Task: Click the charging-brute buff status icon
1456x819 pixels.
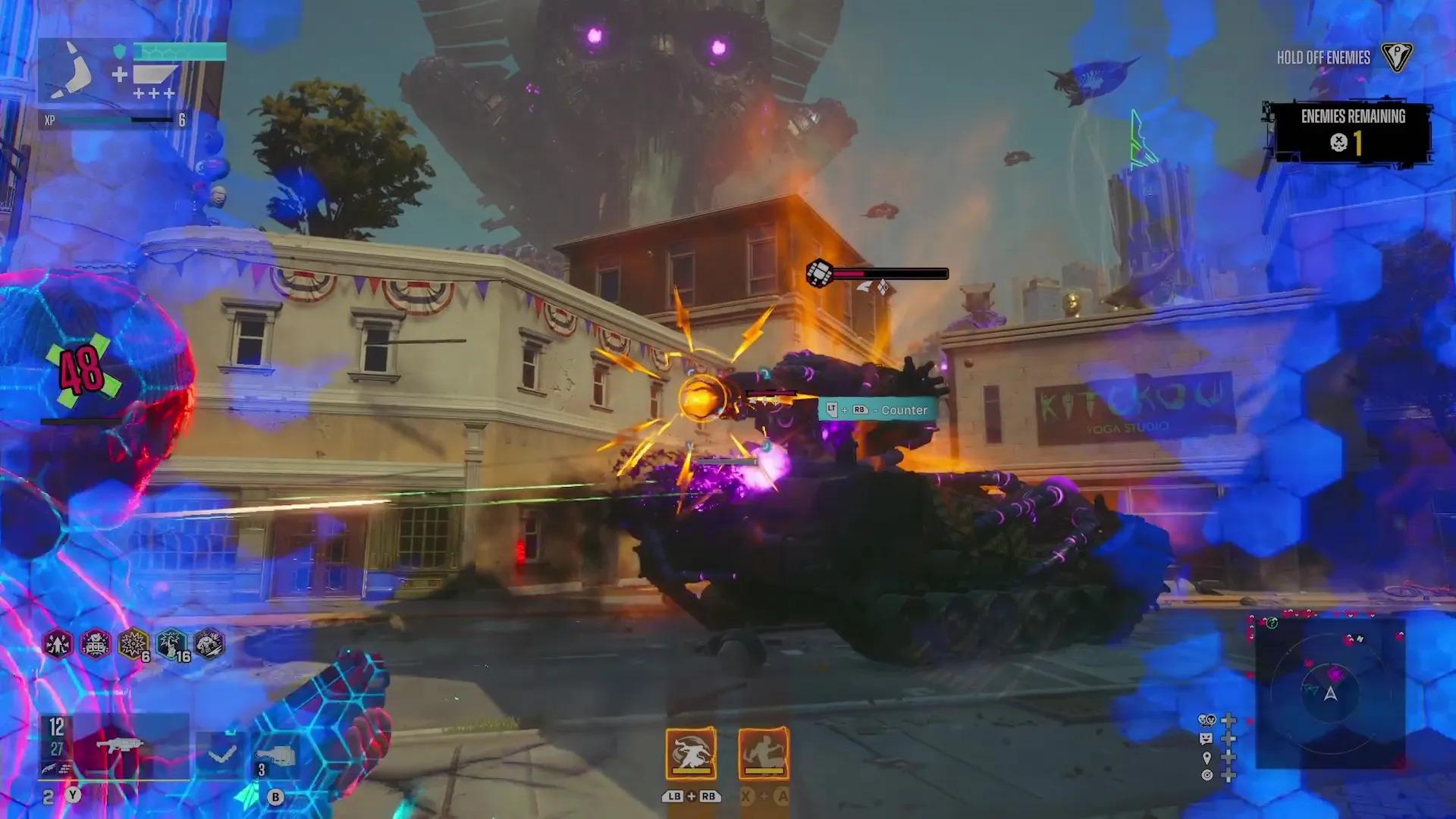Action: 209,645
